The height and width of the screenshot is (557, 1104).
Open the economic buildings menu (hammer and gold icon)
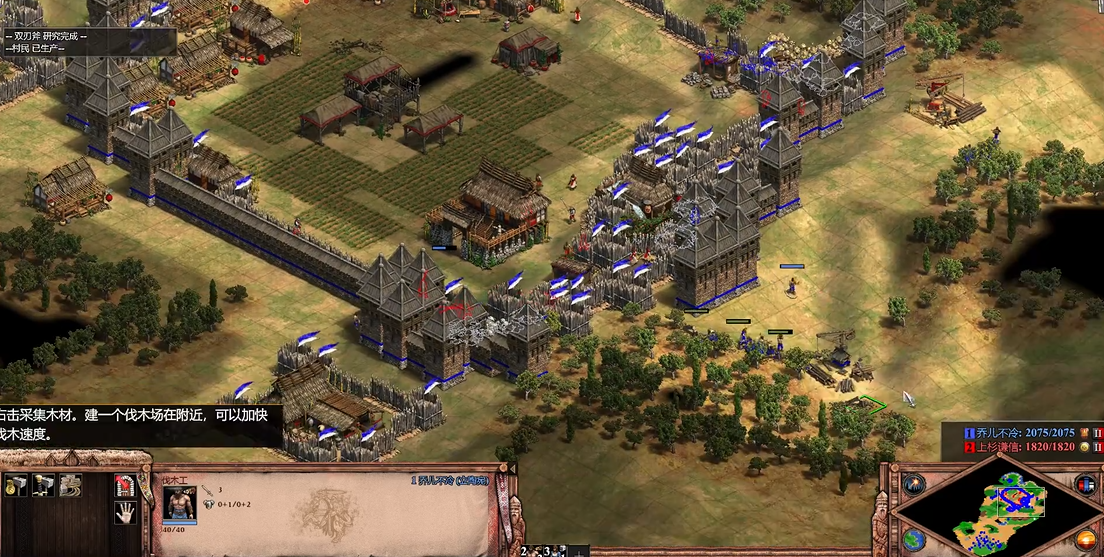(x=16, y=485)
